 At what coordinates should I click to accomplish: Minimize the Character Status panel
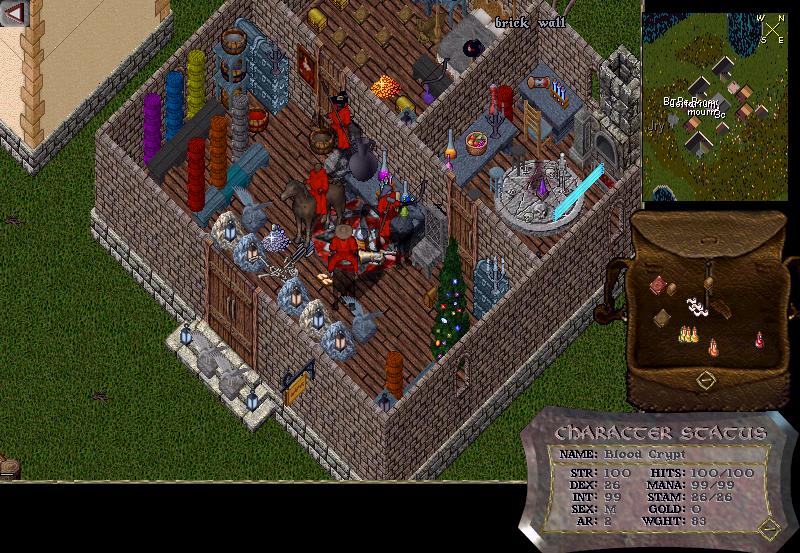coord(767,528)
